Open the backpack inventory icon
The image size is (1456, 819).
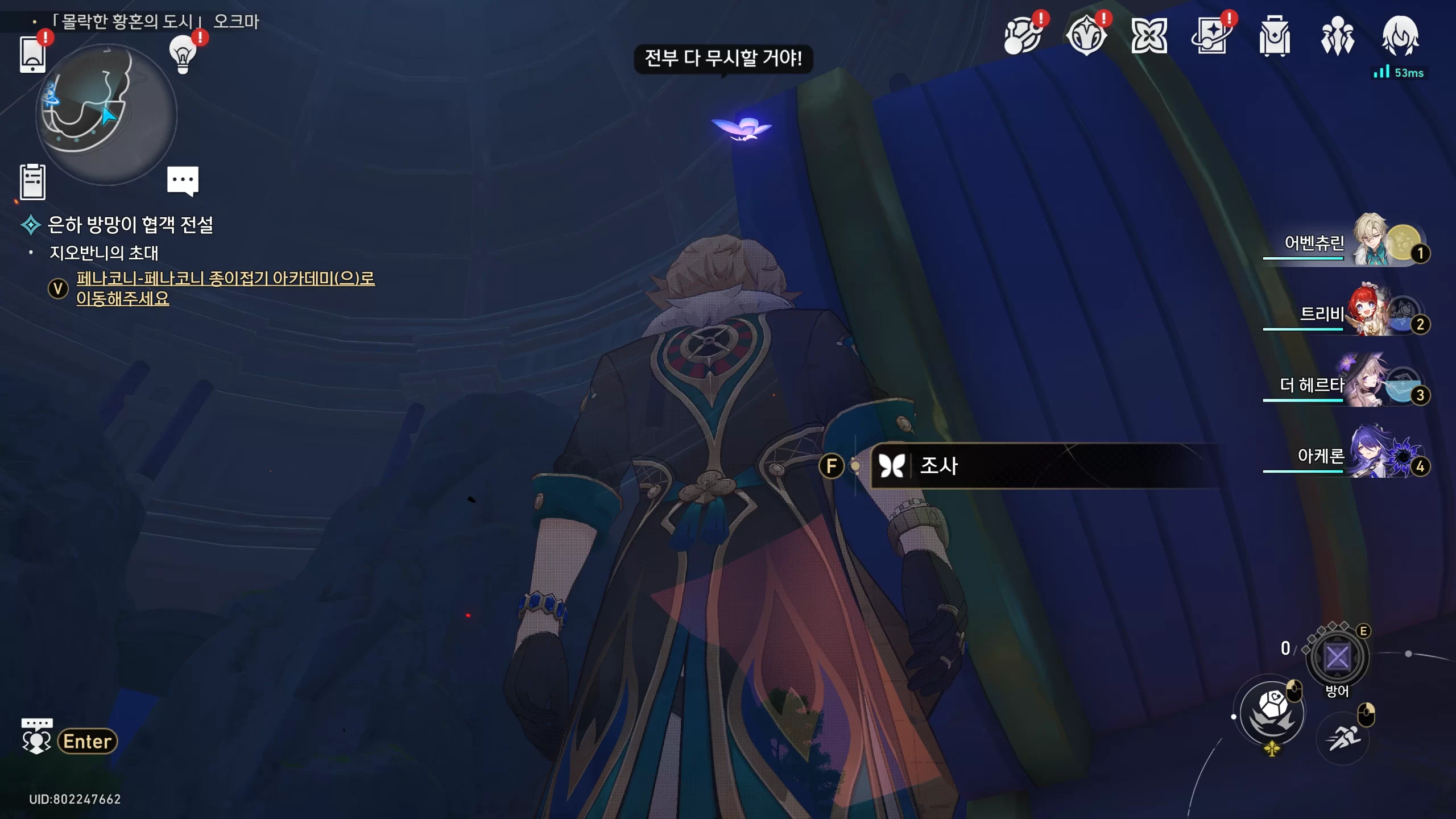point(1275,36)
